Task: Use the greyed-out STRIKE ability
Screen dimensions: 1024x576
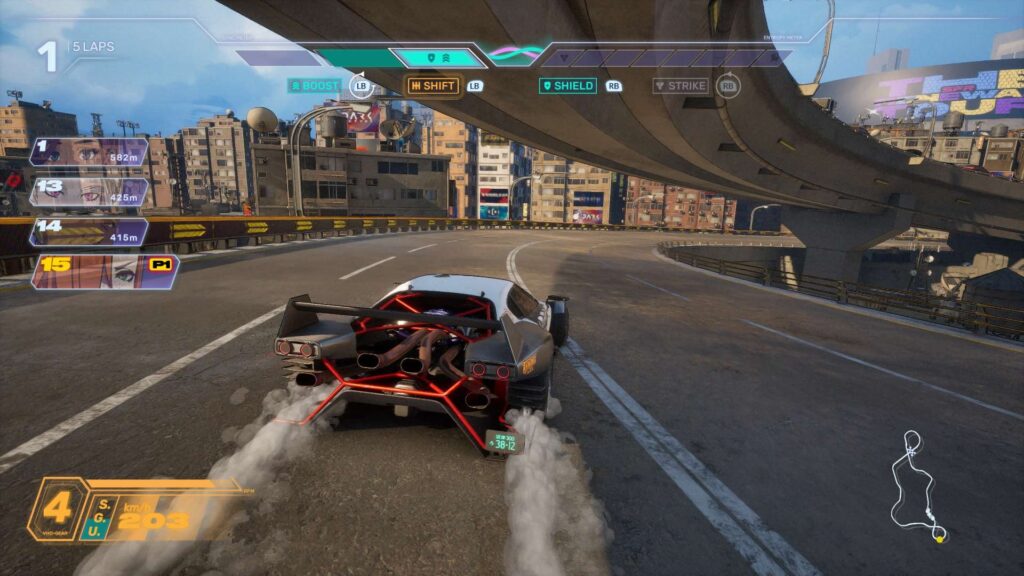Action: tap(680, 86)
